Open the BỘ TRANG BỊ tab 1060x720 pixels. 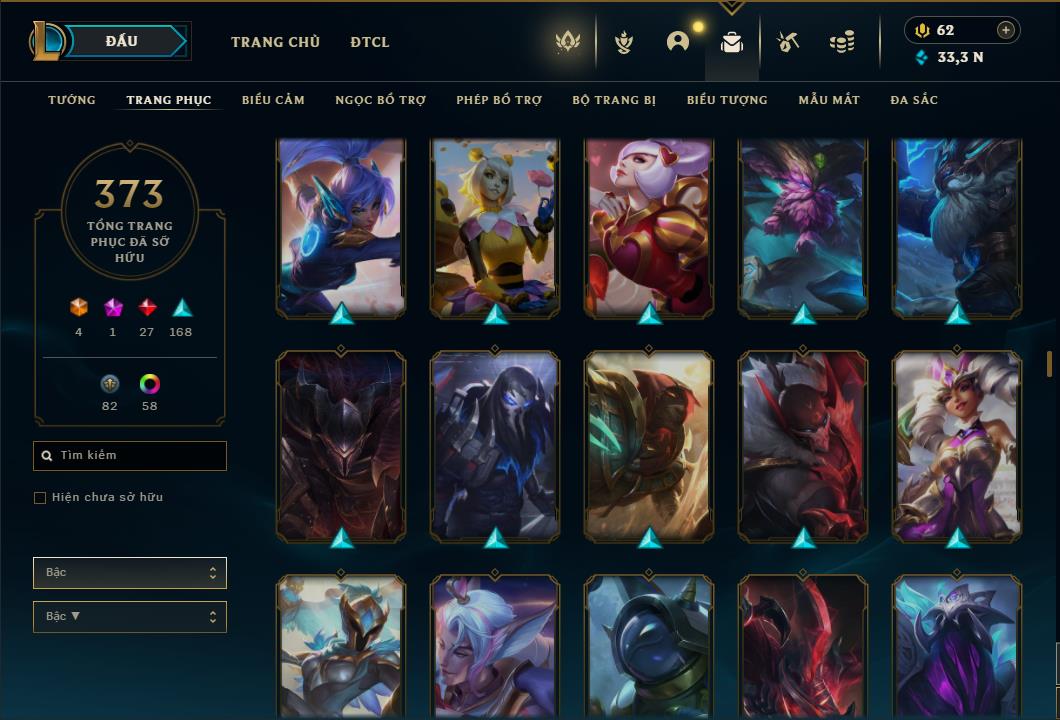614,100
